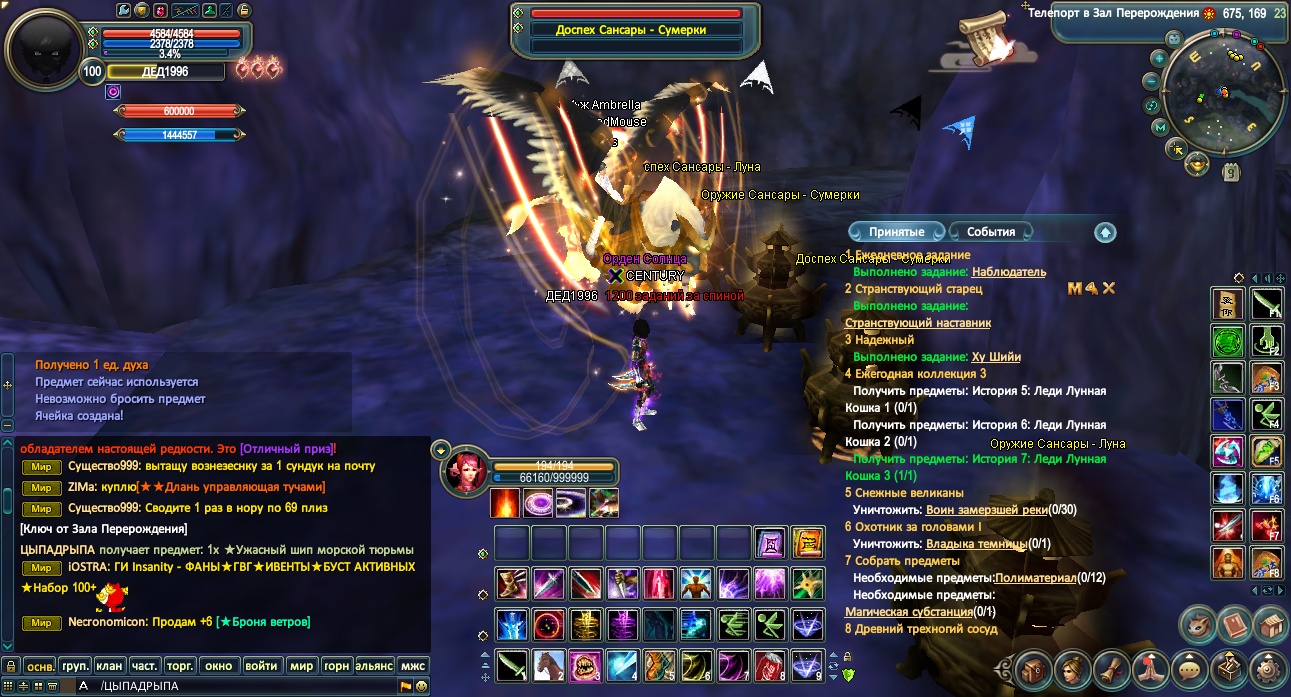Open the calendar icon below the minimap
This screenshot has height=697, width=1291.
click(1232, 172)
